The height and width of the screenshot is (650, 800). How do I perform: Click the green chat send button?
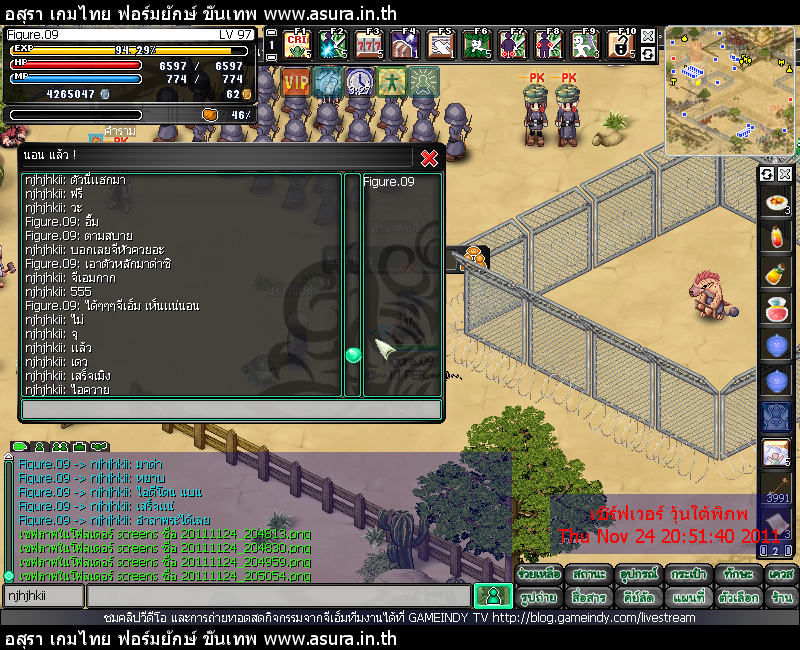(x=492, y=596)
